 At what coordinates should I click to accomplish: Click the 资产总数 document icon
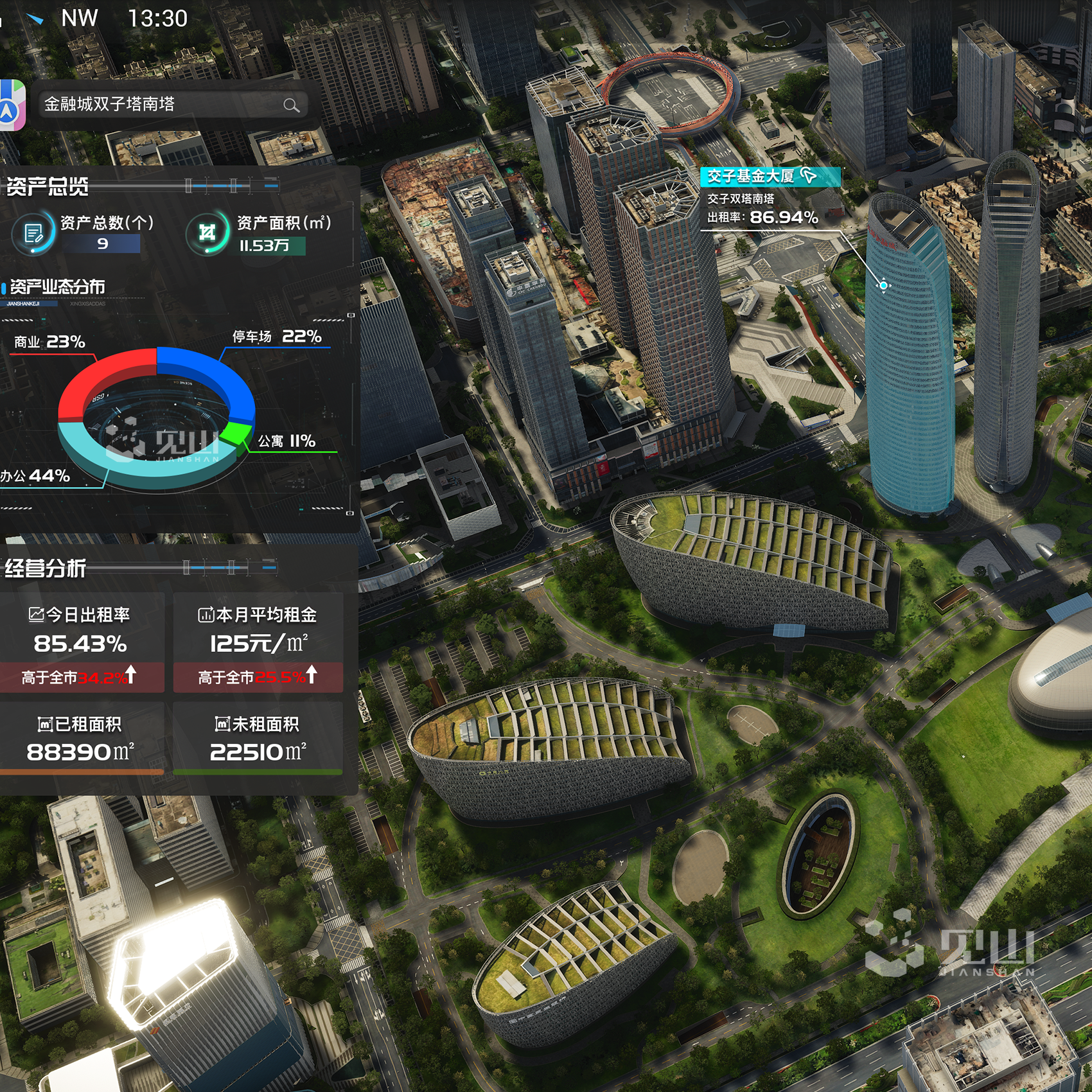point(33,233)
